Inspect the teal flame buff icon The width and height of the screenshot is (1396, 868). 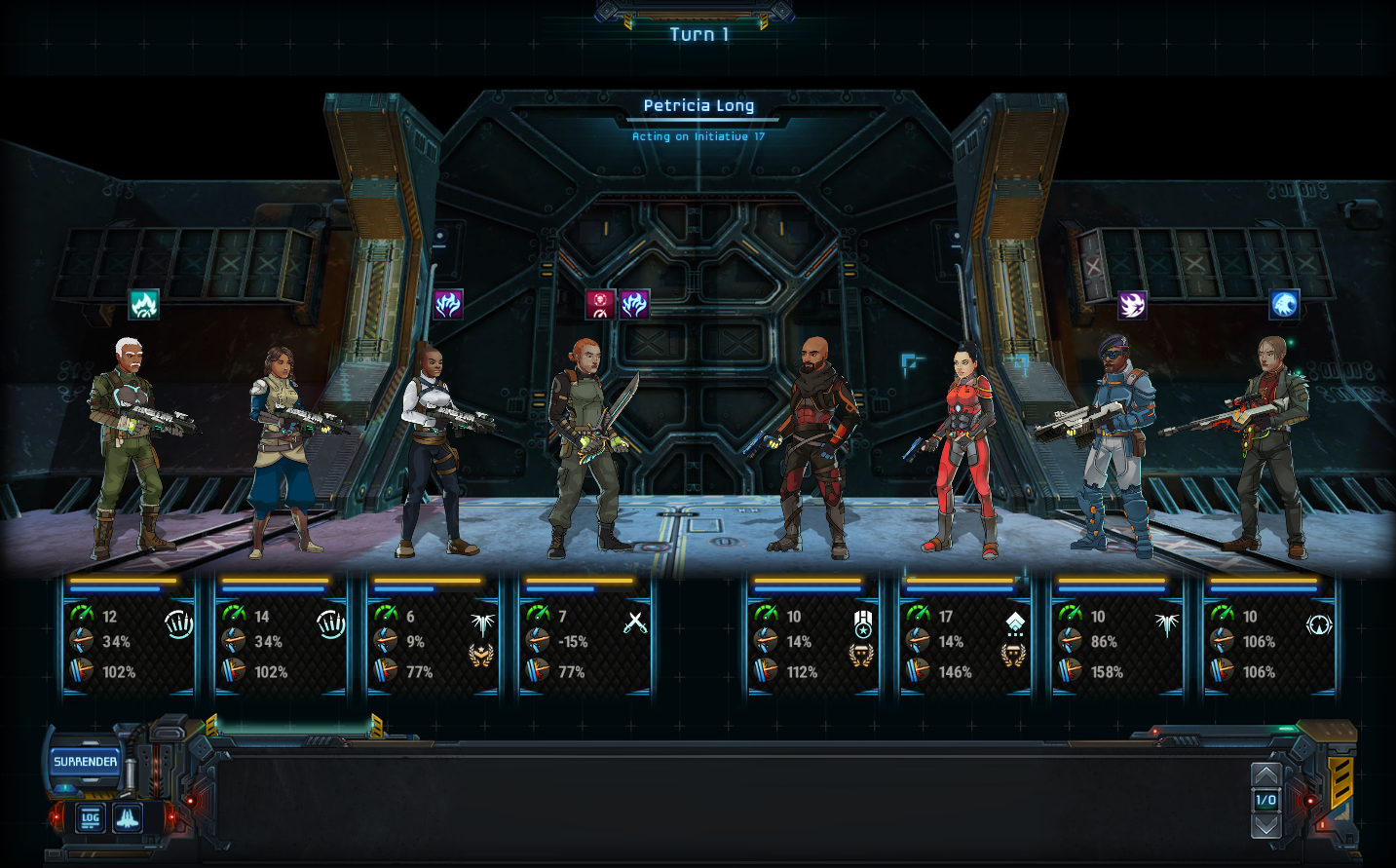tap(144, 305)
